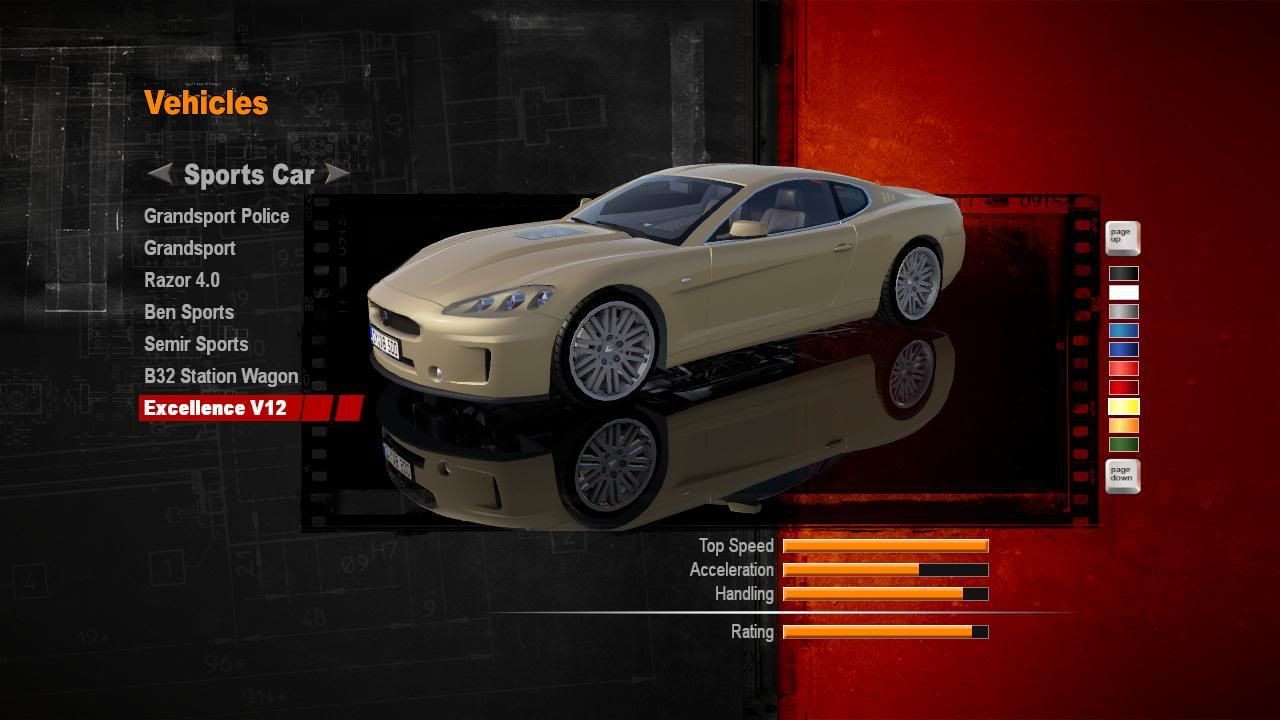Select the dark red paint color
Viewport: 1280px width, 720px height.
click(x=1123, y=388)
